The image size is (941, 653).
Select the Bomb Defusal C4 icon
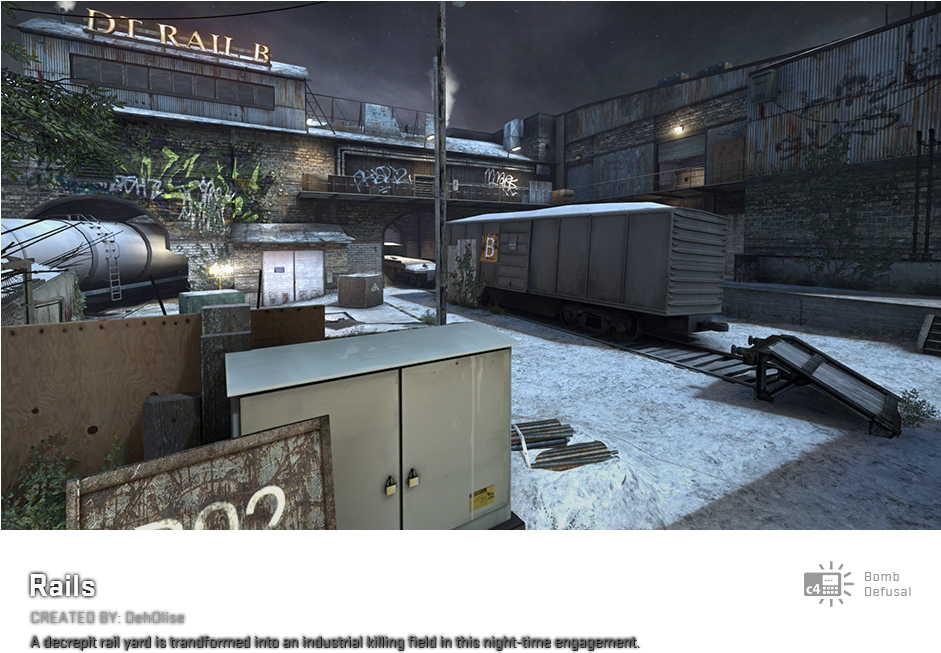pyautogui.click(x=828, y=584)
